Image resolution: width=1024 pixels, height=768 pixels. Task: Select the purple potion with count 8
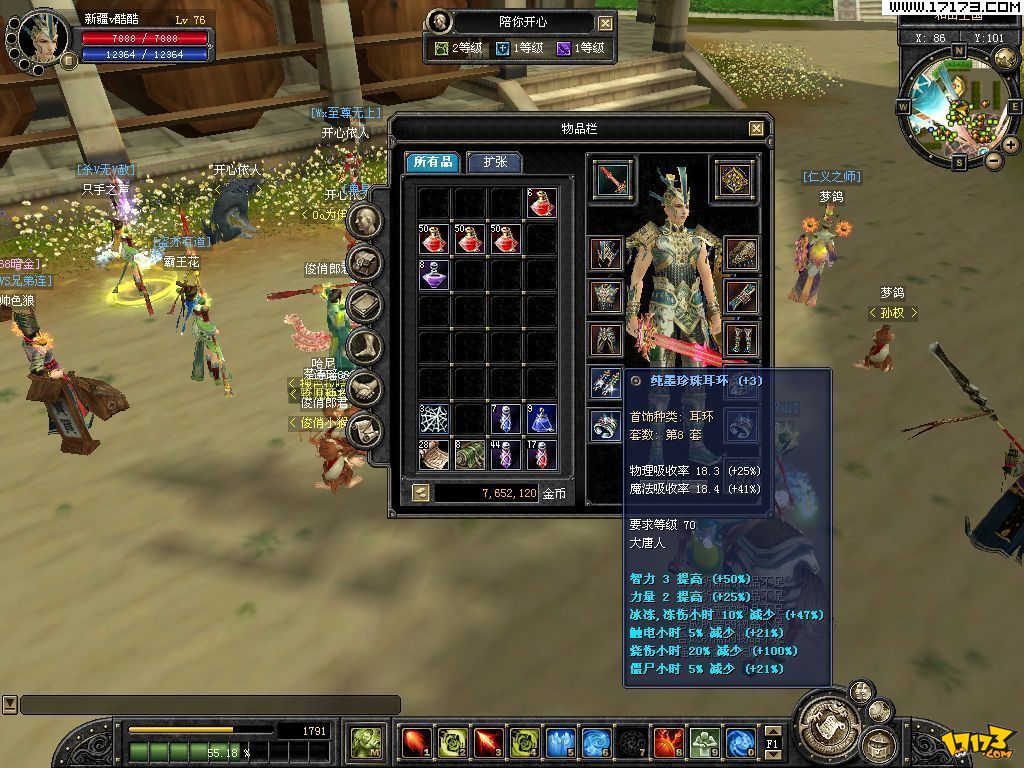click(x=434, y=274)
